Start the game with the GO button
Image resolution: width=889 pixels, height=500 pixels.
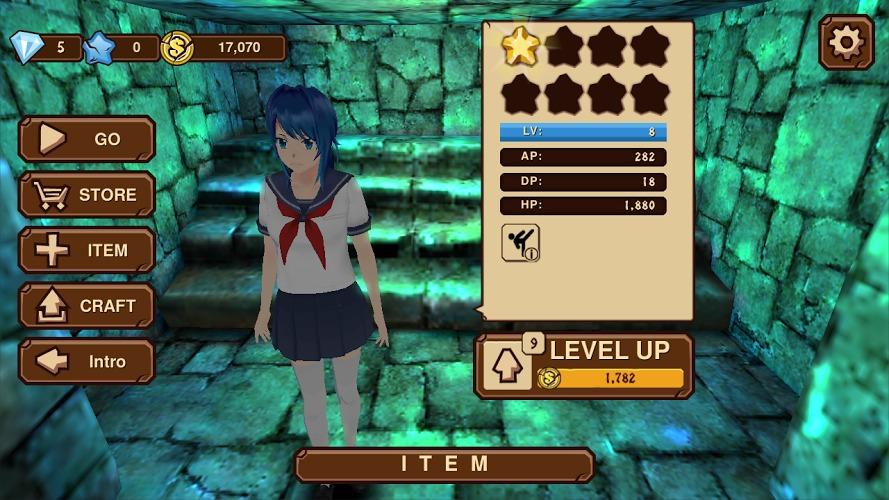point(87,139)
